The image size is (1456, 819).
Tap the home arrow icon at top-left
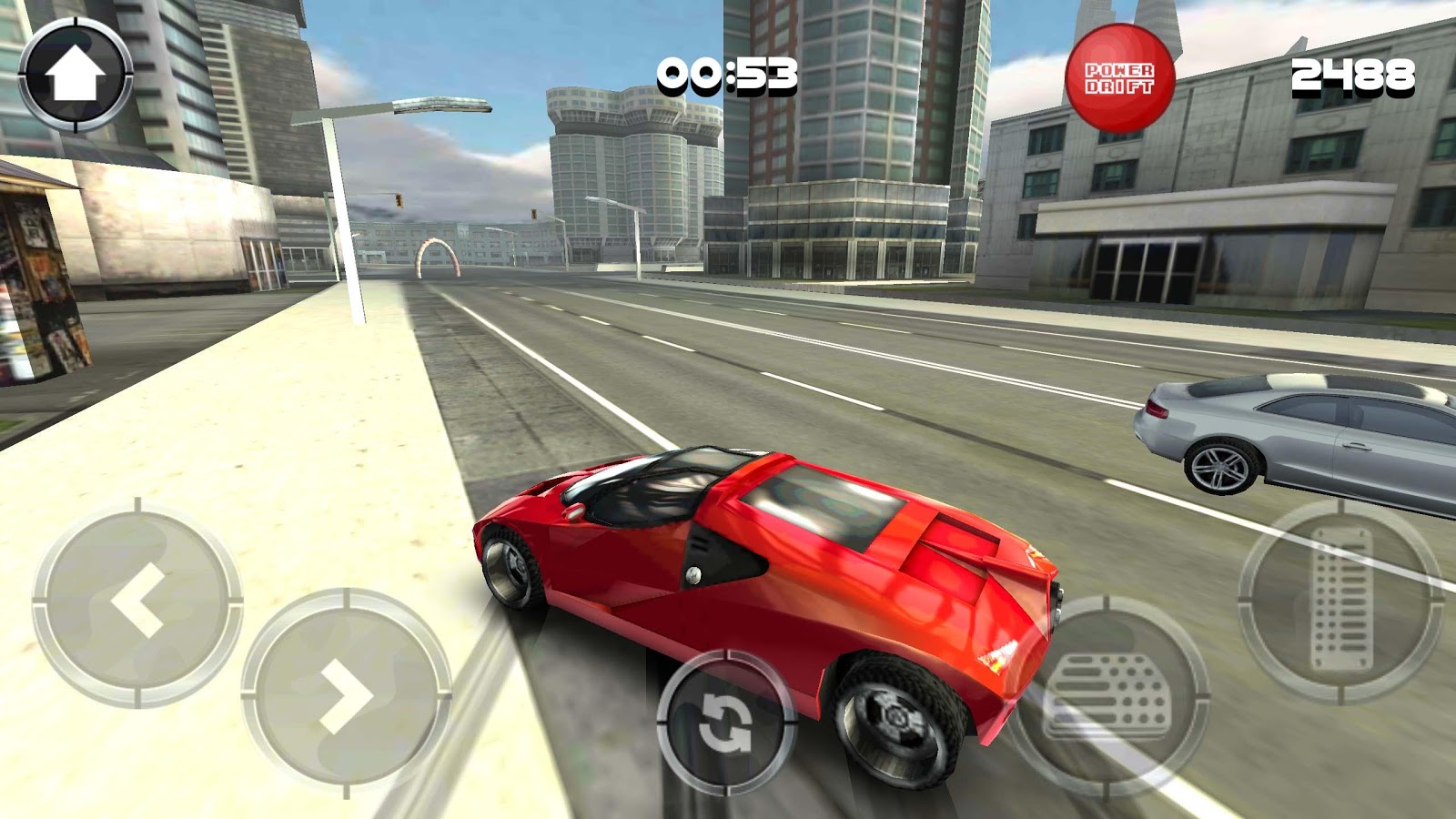(x=77, y=71)
